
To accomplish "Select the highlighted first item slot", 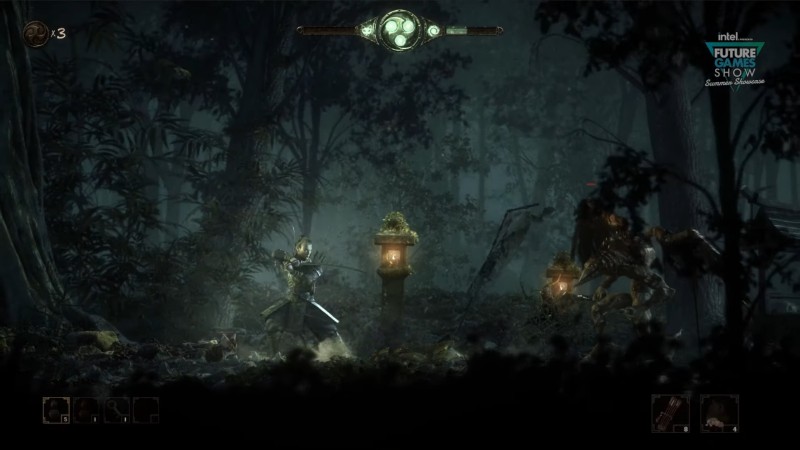I will pyautogui.click(x=55, y=410).
